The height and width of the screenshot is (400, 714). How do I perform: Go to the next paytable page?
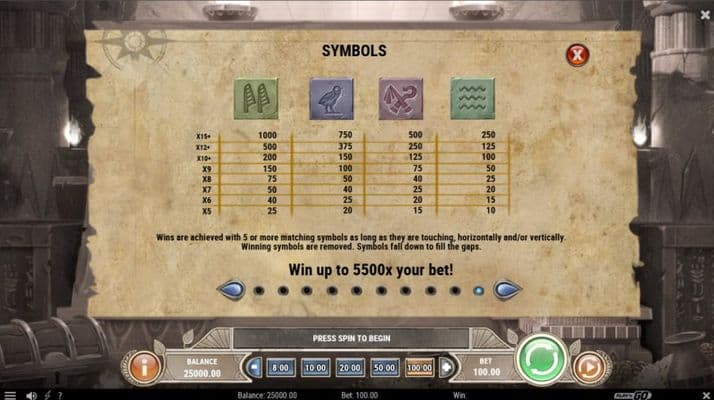coord(507,290)
